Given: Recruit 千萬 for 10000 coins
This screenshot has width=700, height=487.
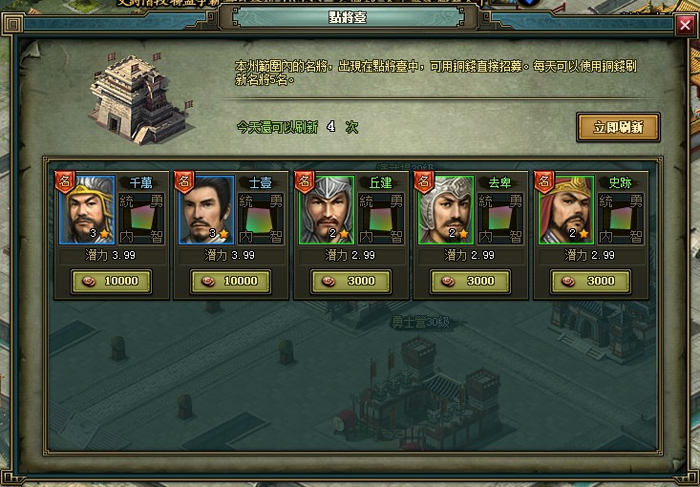Looking at the screenshot, I should tap(110, 281).
